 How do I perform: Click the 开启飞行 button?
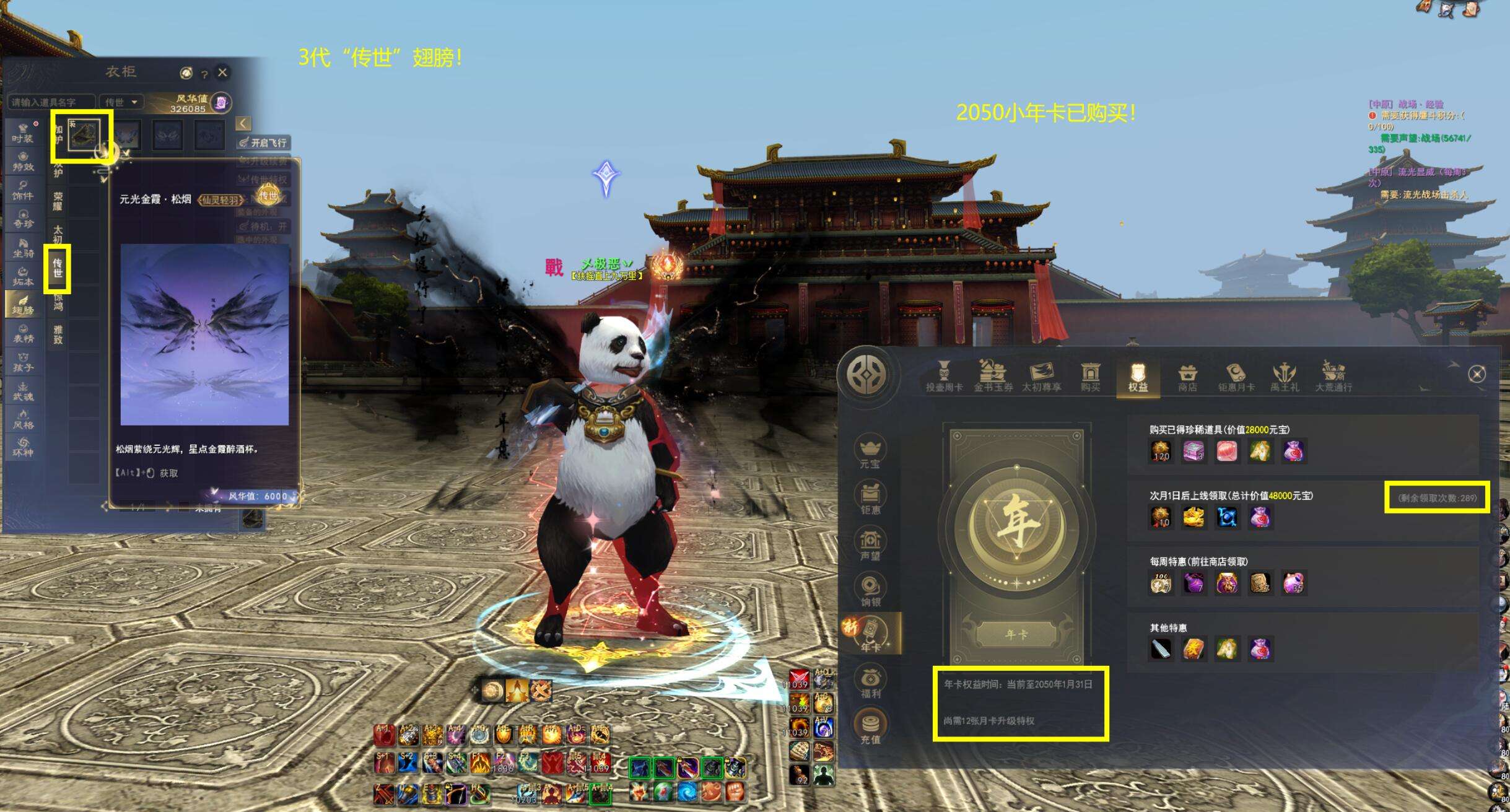264,142
